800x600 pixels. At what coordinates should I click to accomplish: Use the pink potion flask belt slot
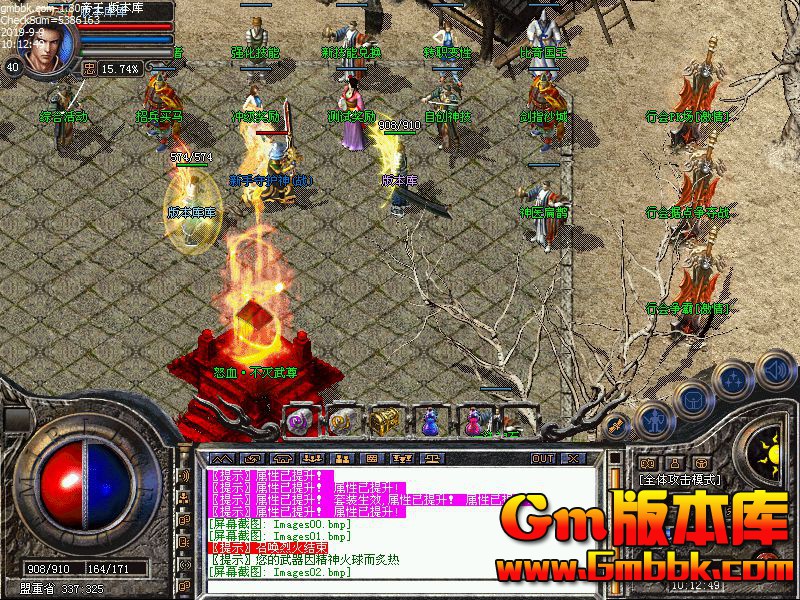pos(470,421)
